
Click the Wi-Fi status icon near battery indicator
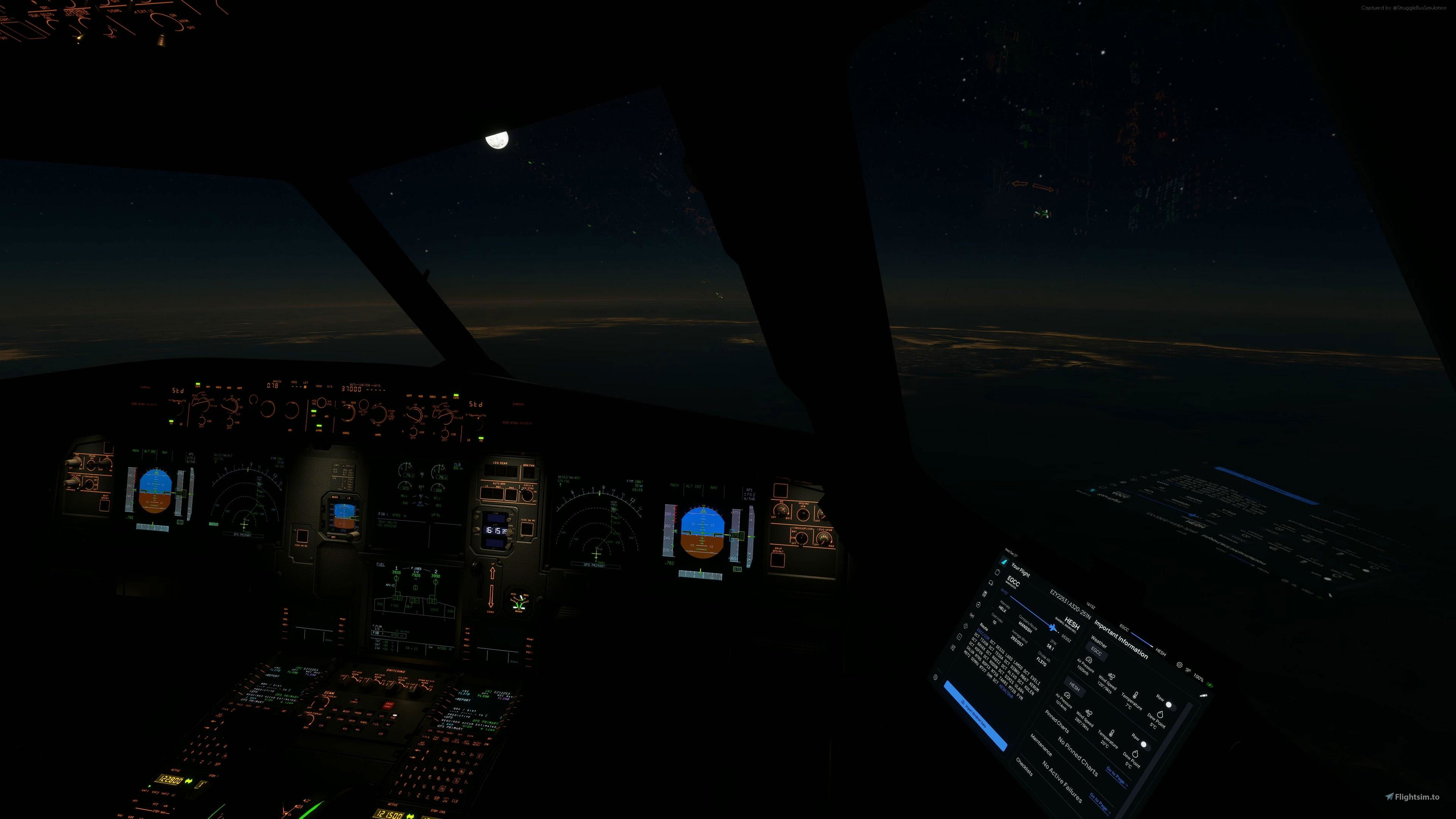tap(1189, 670)
